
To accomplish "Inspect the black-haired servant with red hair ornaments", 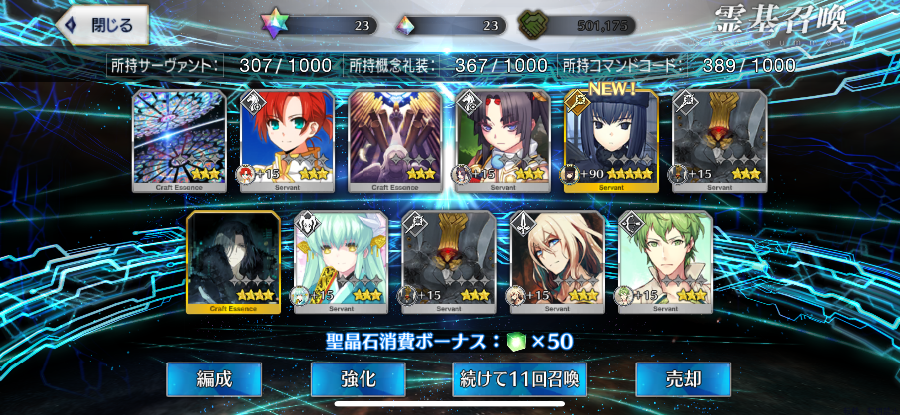I will coord(503,140).
